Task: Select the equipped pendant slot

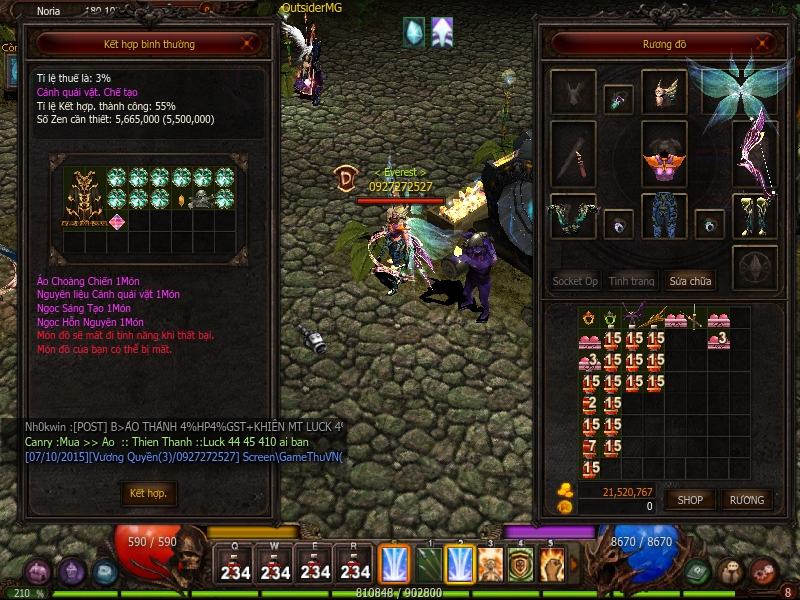Action: point(618,99)
